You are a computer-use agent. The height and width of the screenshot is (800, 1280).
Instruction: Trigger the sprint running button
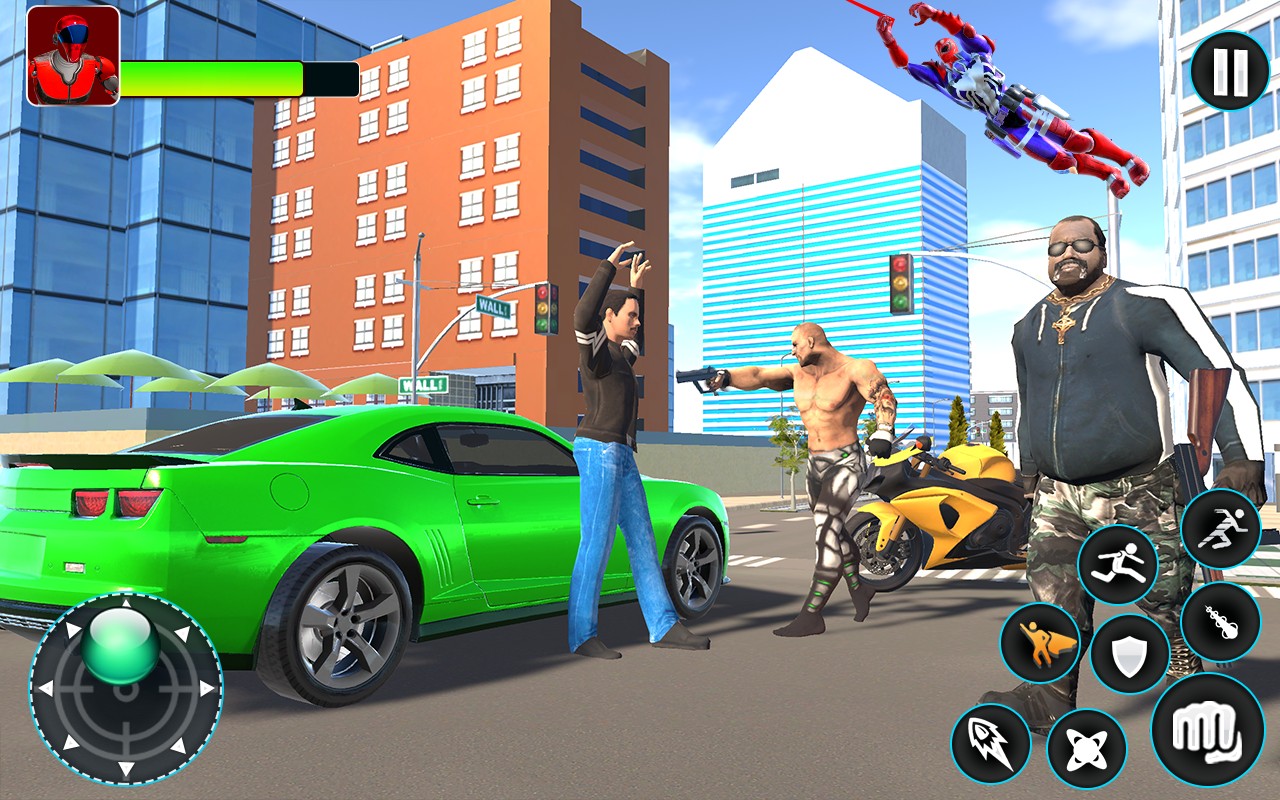[1220, 529]
